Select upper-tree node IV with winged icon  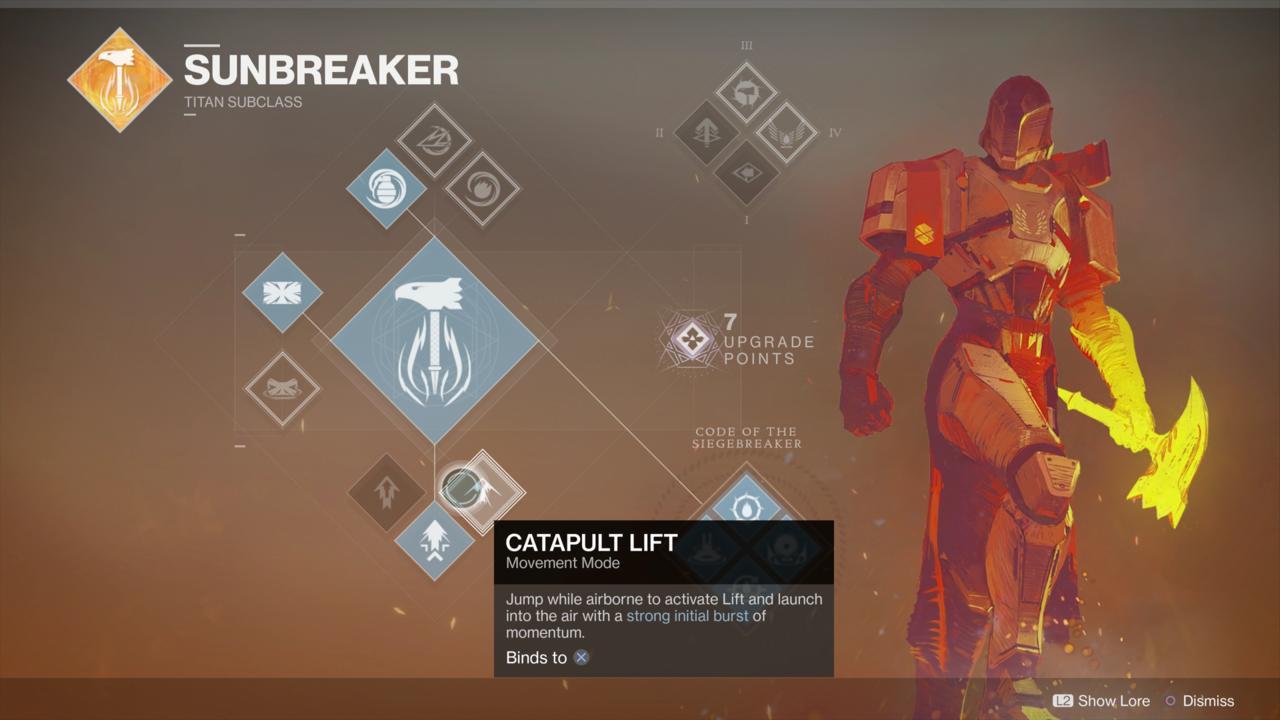(x=786, y=133)
